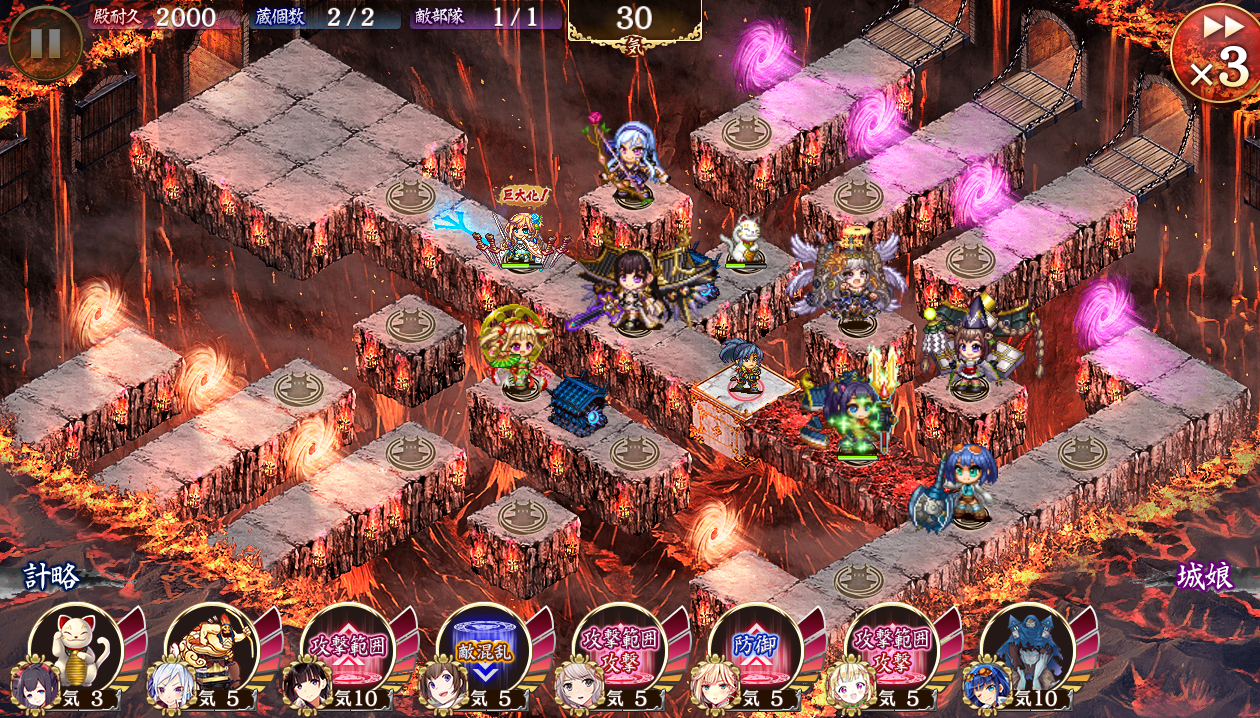The height and width of the screenshot is (718, 1260).
Task: Activate the lucky cat stratagem
Action: pyautogui.click(x=76, y=648)
